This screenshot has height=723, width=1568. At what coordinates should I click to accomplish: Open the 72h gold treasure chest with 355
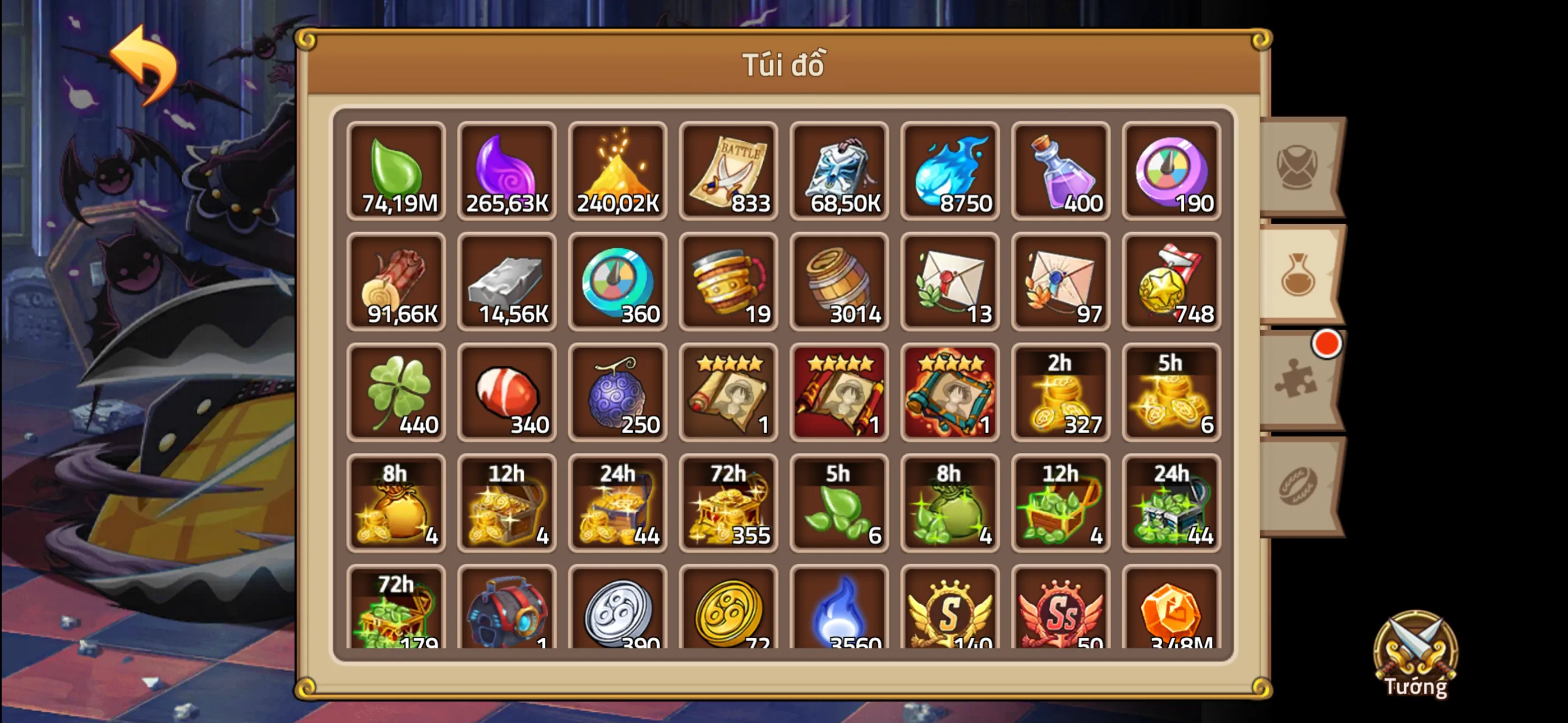(x=728, y=504)
